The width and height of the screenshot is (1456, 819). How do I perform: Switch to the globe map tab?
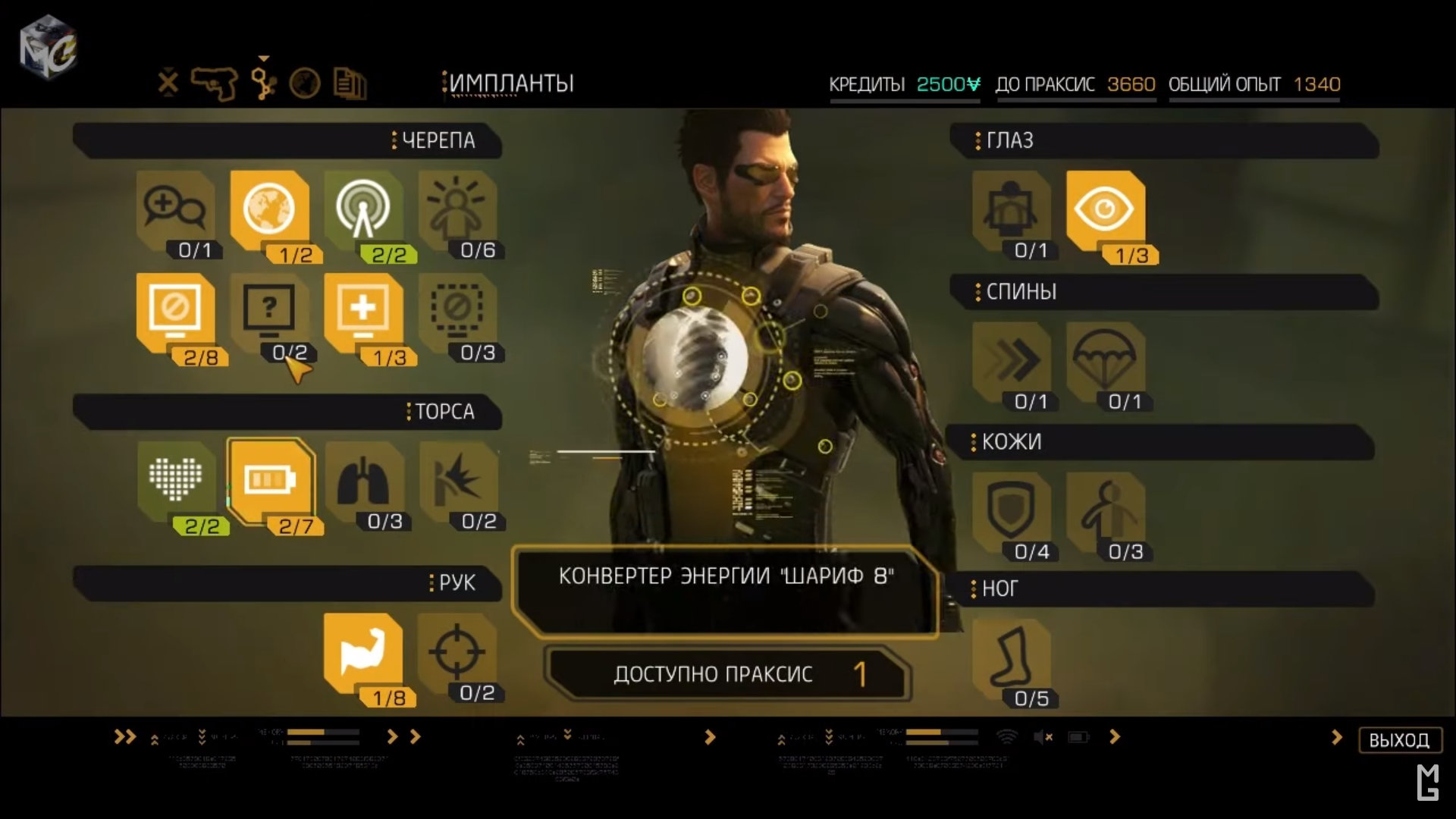[x=305, y=83]
